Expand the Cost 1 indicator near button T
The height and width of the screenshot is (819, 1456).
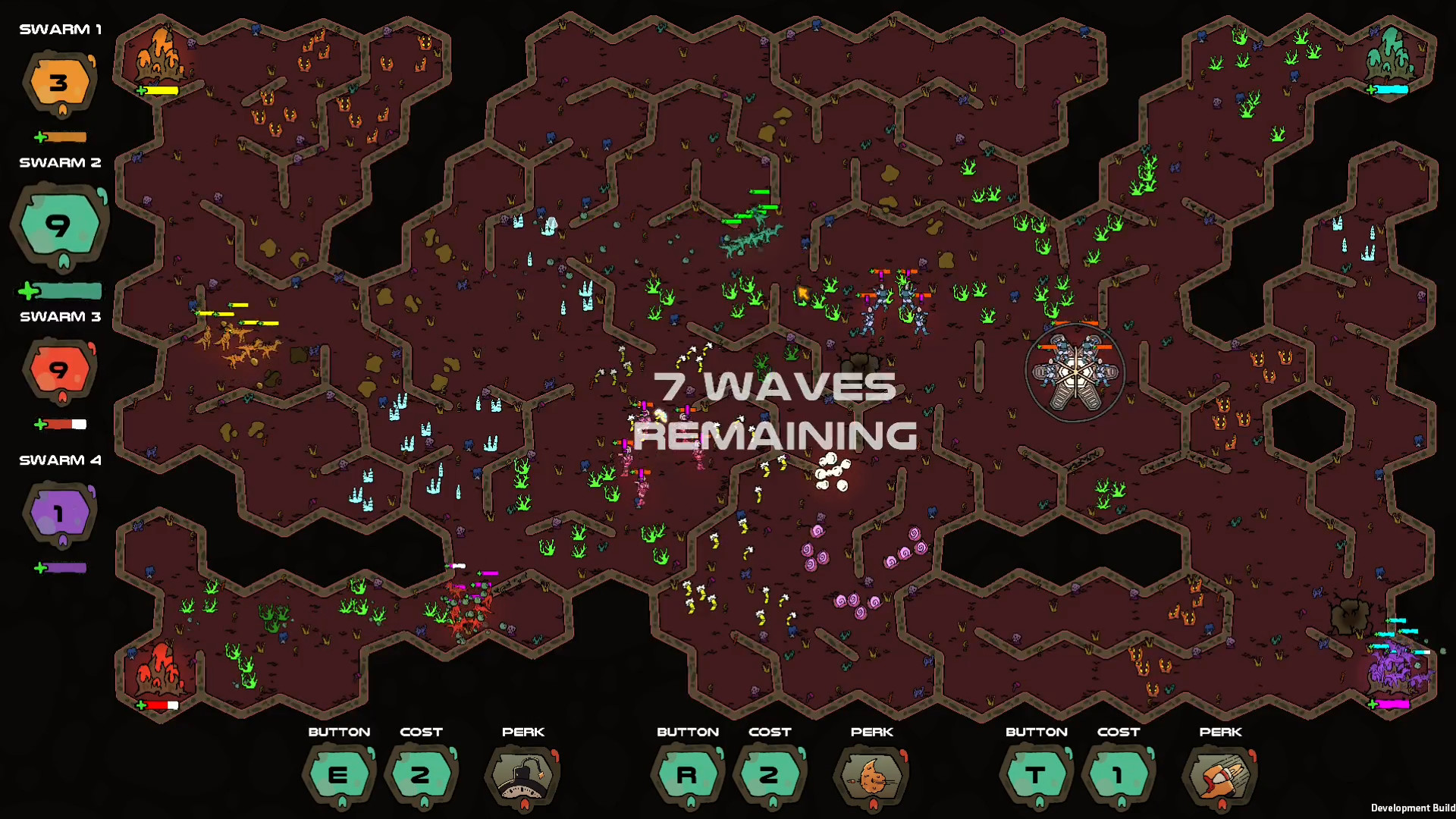(x=1119, y=775)
